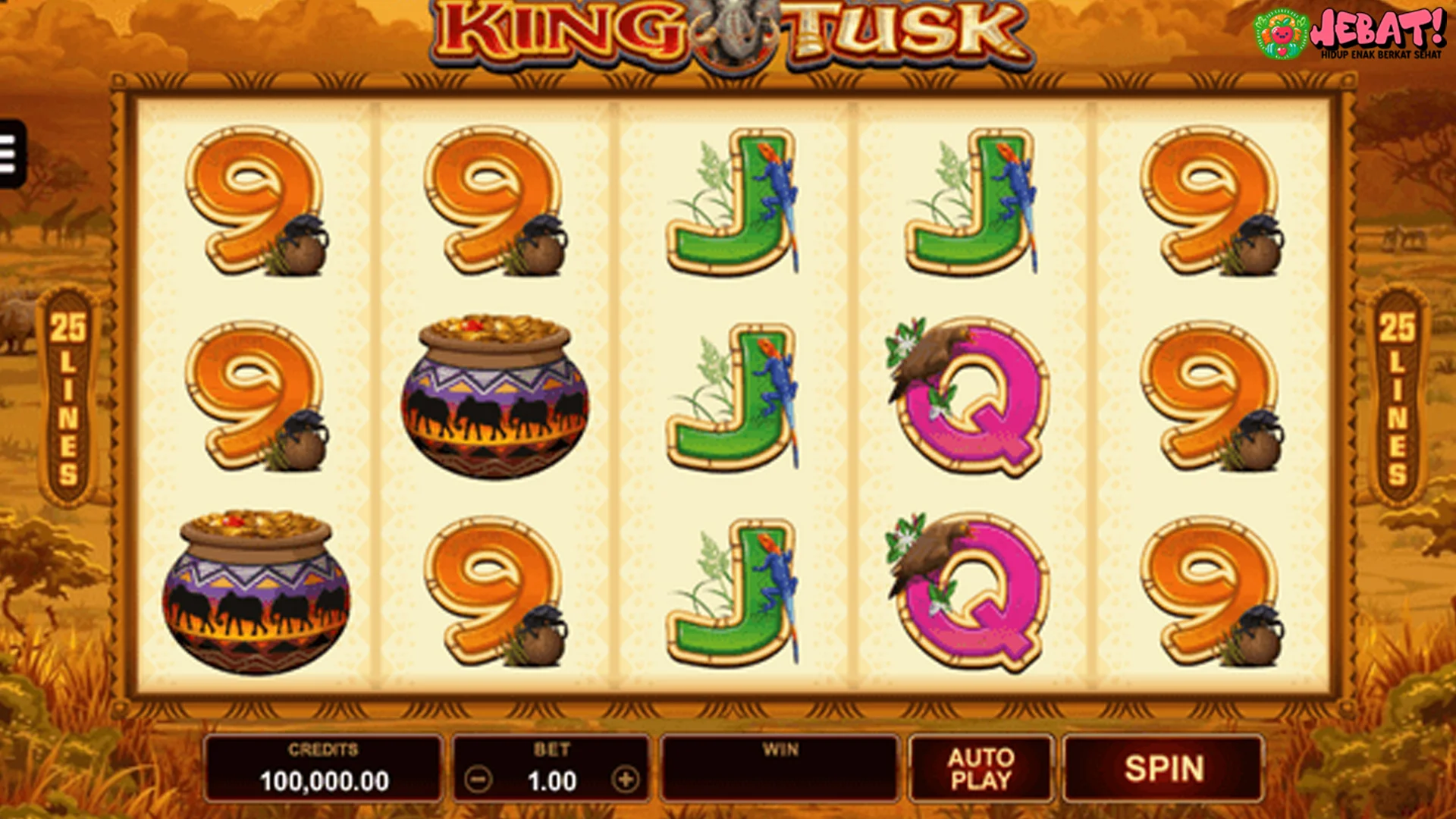
Task: Spin the reels with the SPIN button
Action: 1163,768
